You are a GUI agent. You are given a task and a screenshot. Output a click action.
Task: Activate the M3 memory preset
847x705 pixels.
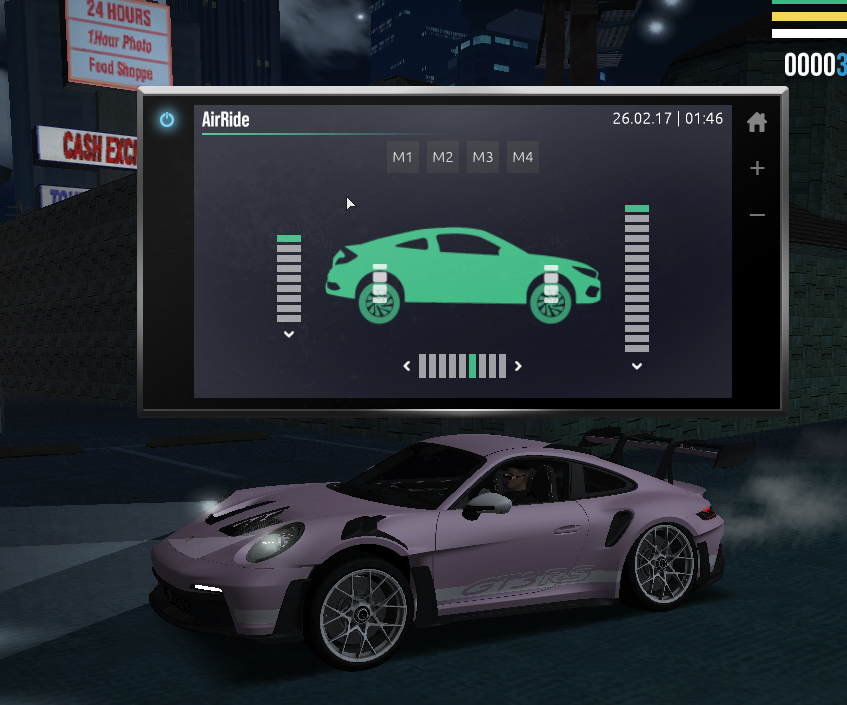pos(483,157)
